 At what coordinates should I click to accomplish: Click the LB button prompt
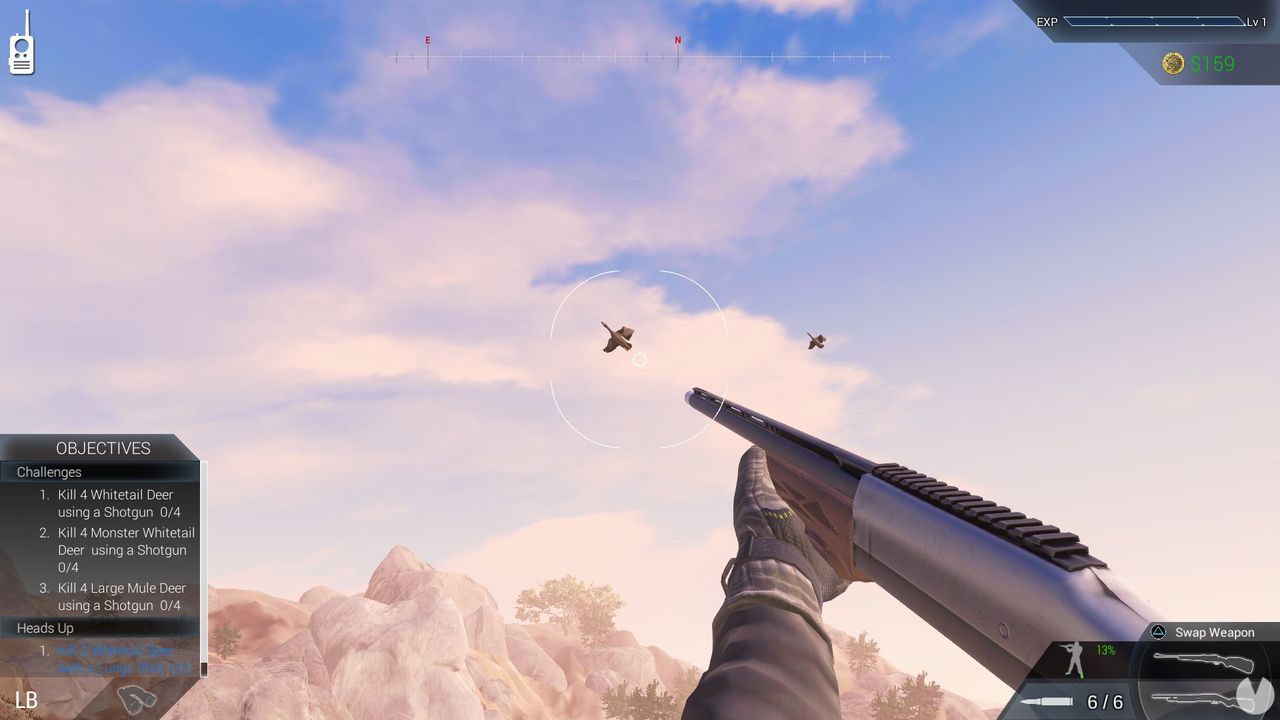27,698
